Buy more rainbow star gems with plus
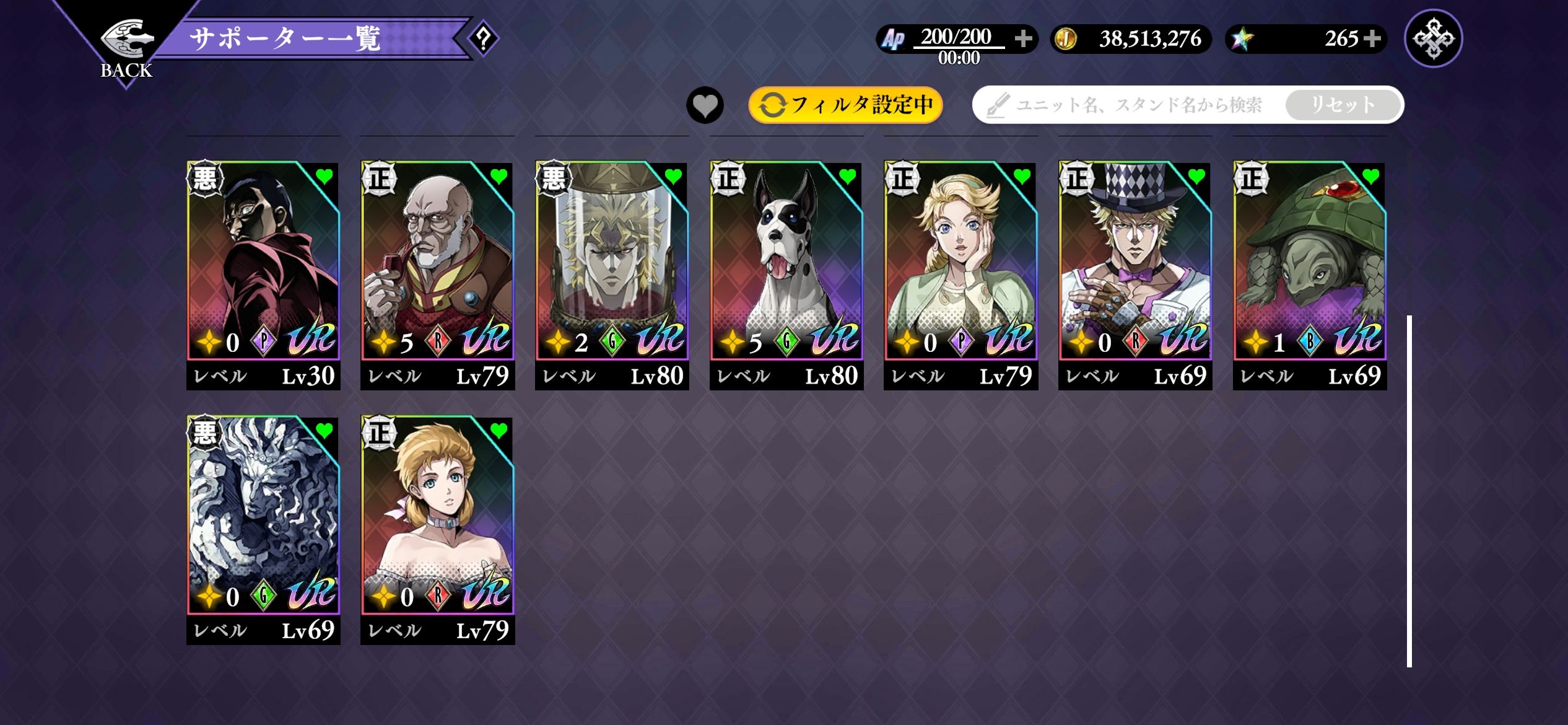The height and width of the screenshot is (725, 1568). (x=1372, y=38)
